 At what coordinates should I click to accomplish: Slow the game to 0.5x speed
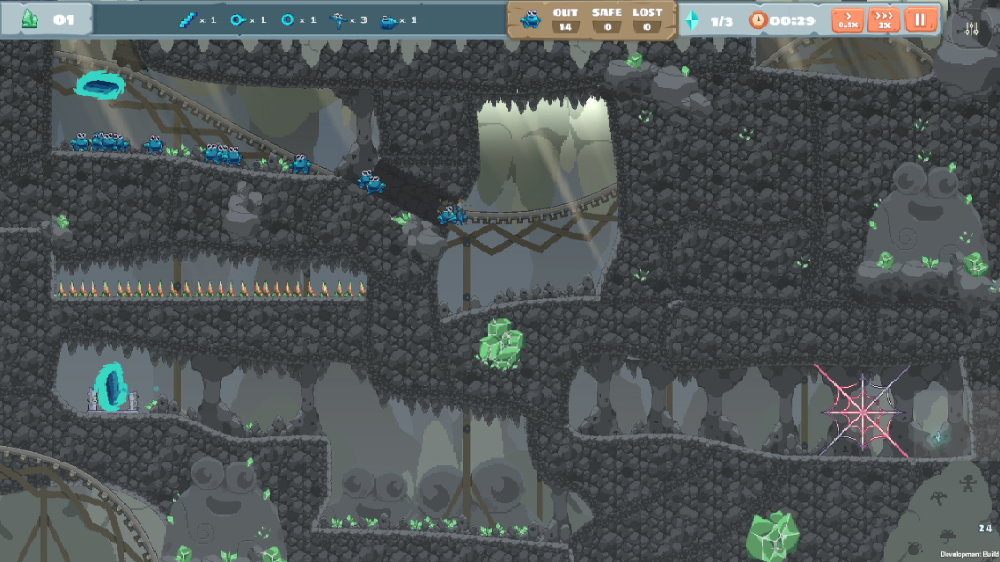pyautogui.click(x=847, y=20)
